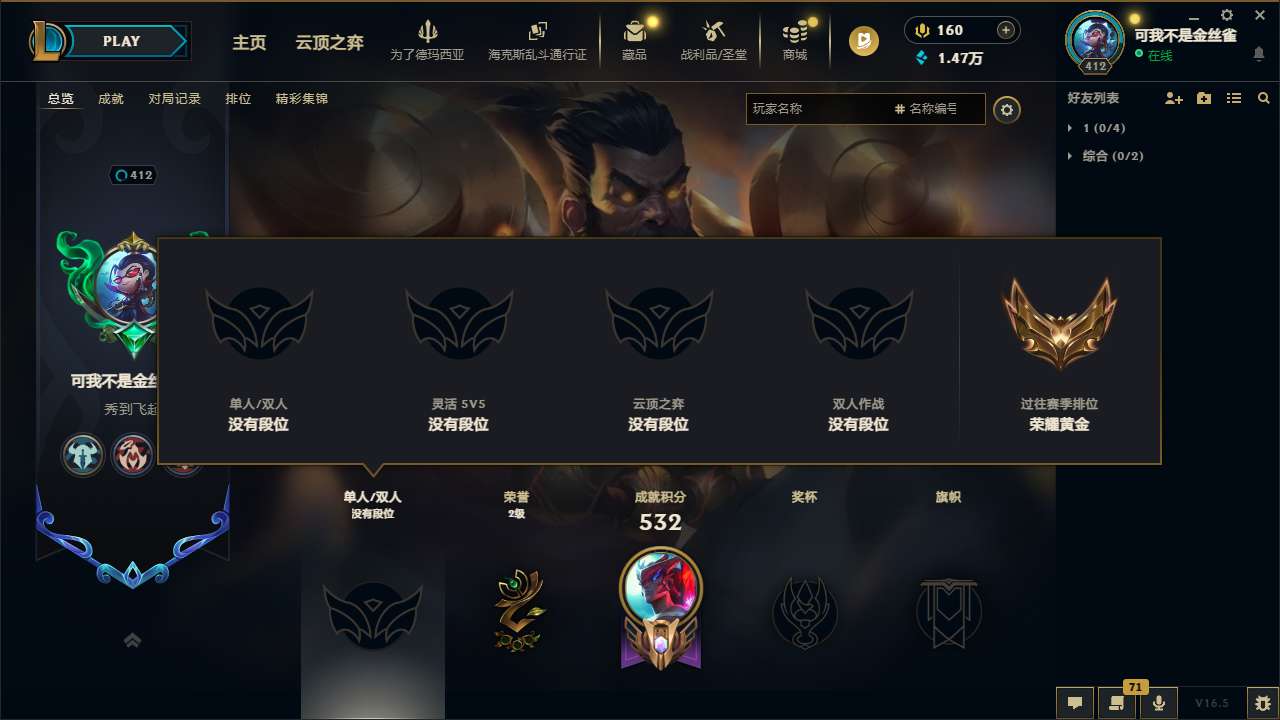The width and height of the screenshot is (1280, 720).
Task: Switch the friends list view layout
Action: point(1233,98)
